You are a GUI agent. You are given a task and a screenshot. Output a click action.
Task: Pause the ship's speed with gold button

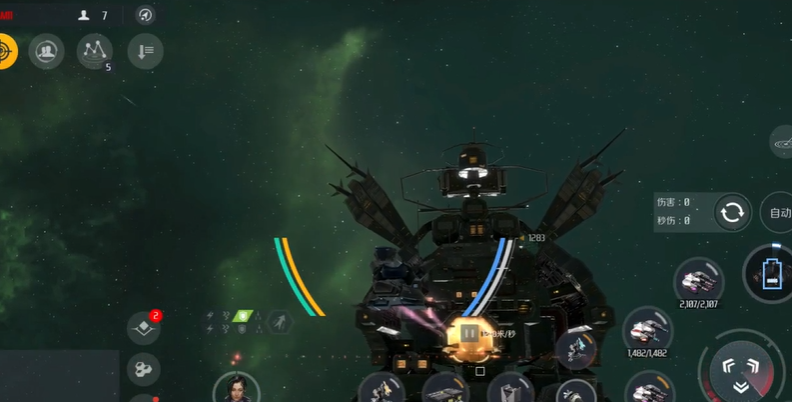coord(468,332)
